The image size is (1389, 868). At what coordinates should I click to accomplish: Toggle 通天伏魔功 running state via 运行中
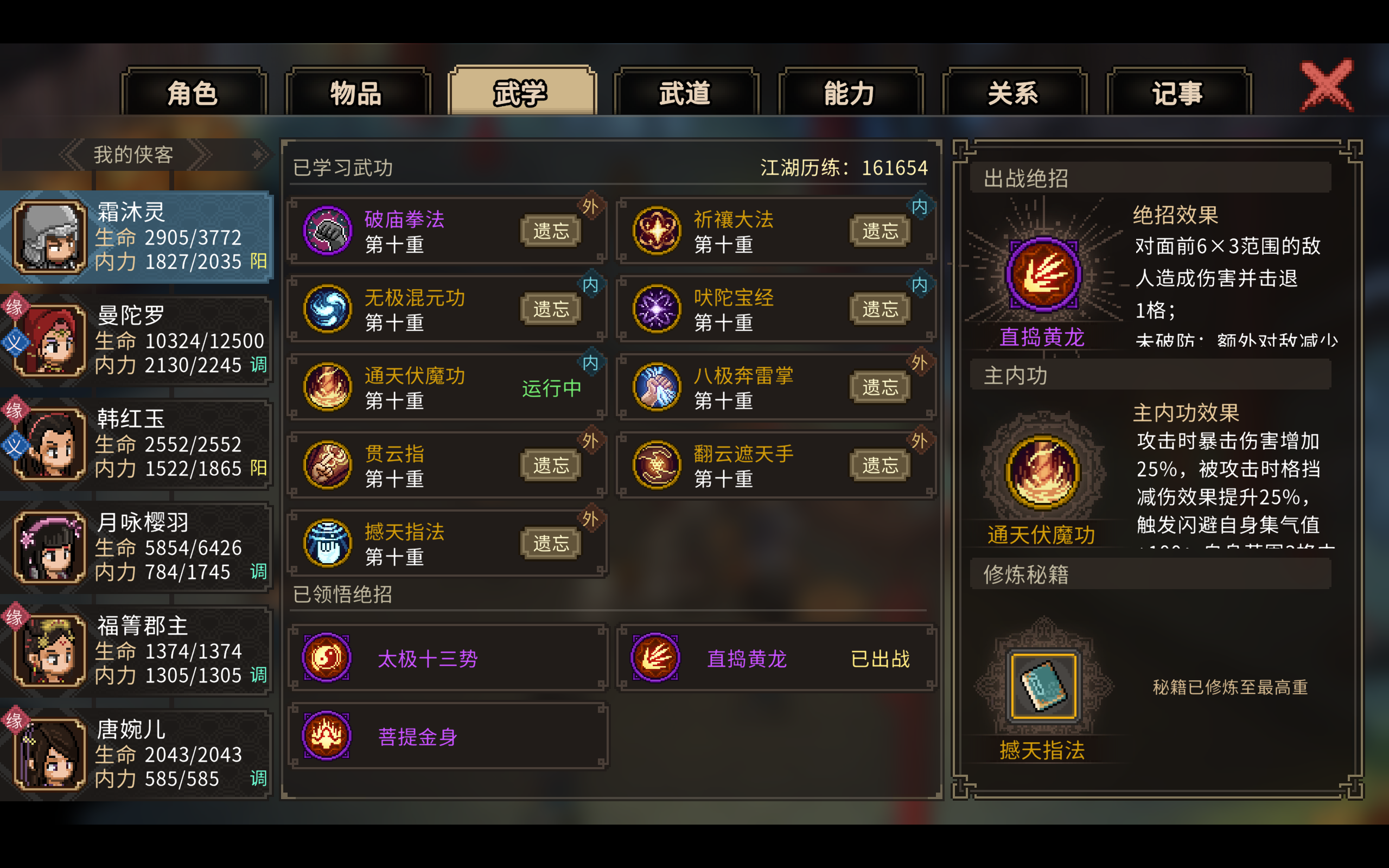click(551, 389)
